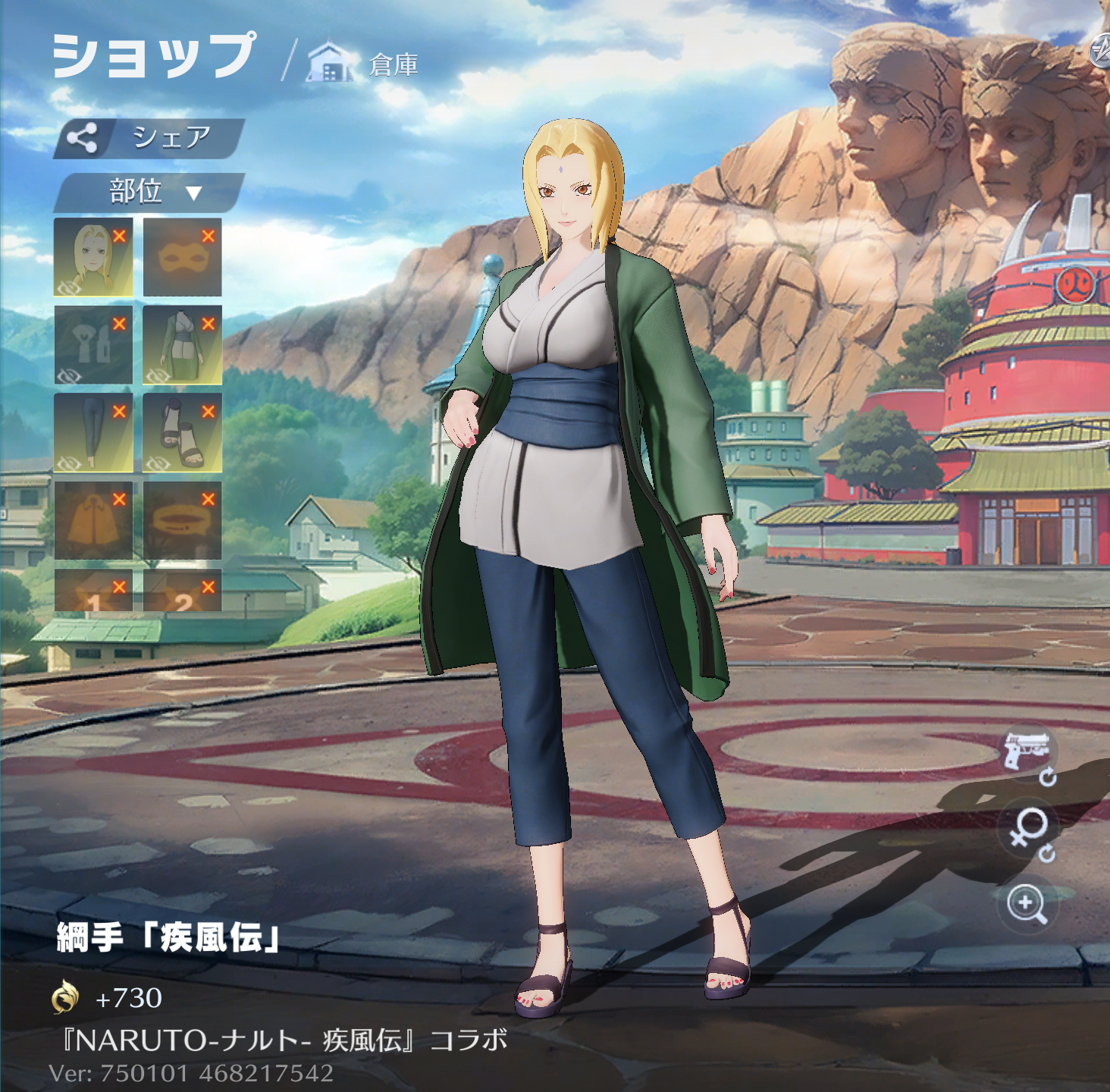Expand the 部位 parts dropdown
This screenshot has height=1092, width=1110.
point(149,192)
